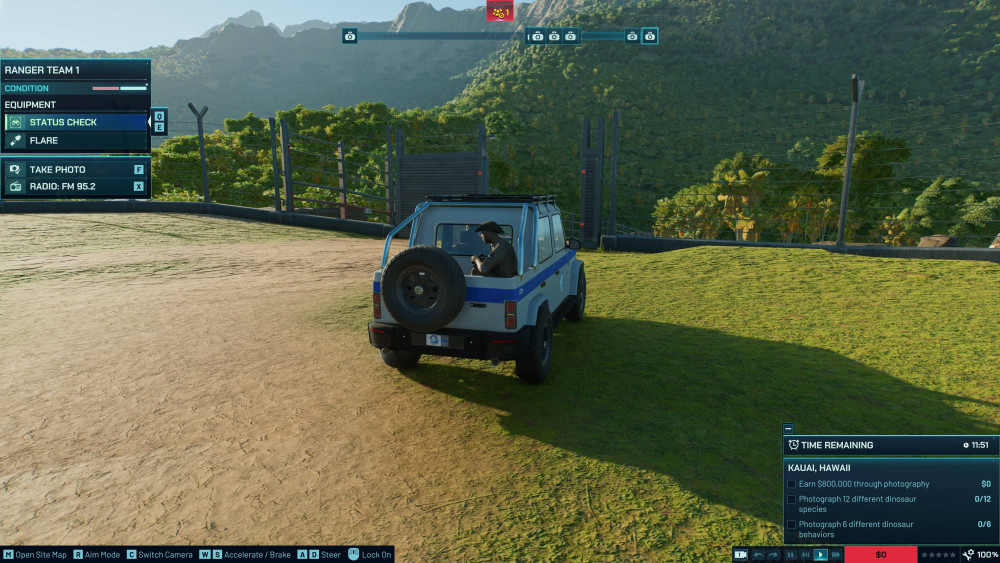Select the Status Check equipment option
Viewport: 1000px width, 563px height.
tap(76, 122)
